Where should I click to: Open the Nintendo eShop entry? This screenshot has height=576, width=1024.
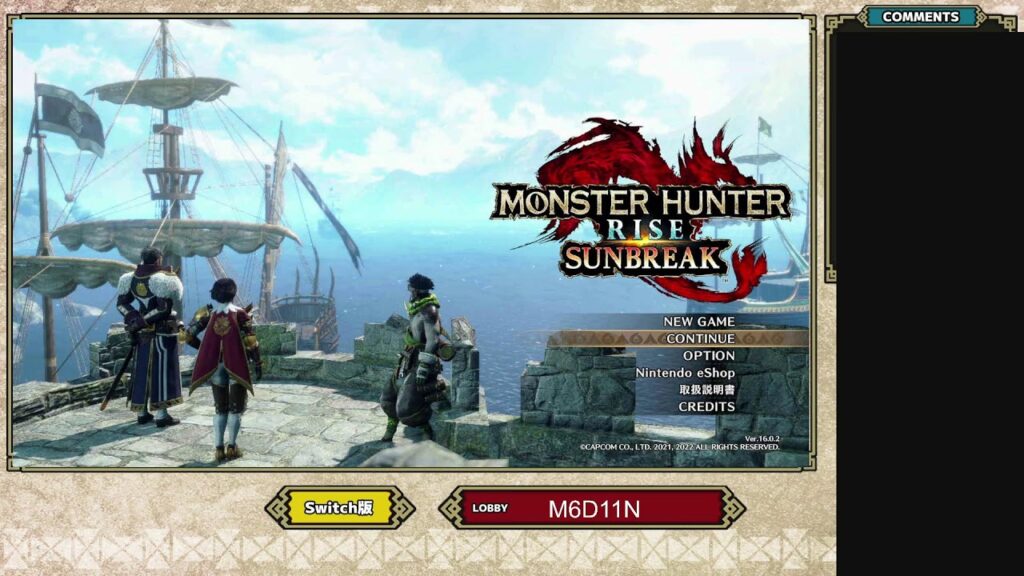[685, 372]
